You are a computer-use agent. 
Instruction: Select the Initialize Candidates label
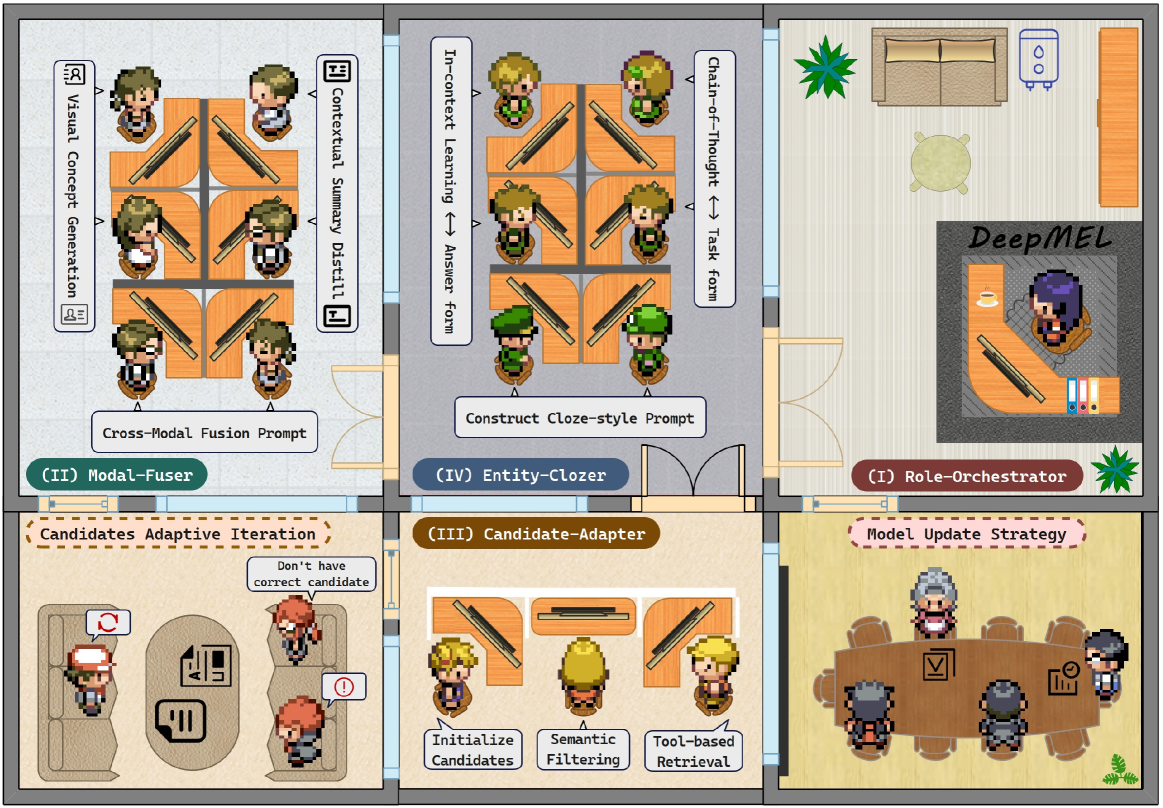tap(473, 750)
